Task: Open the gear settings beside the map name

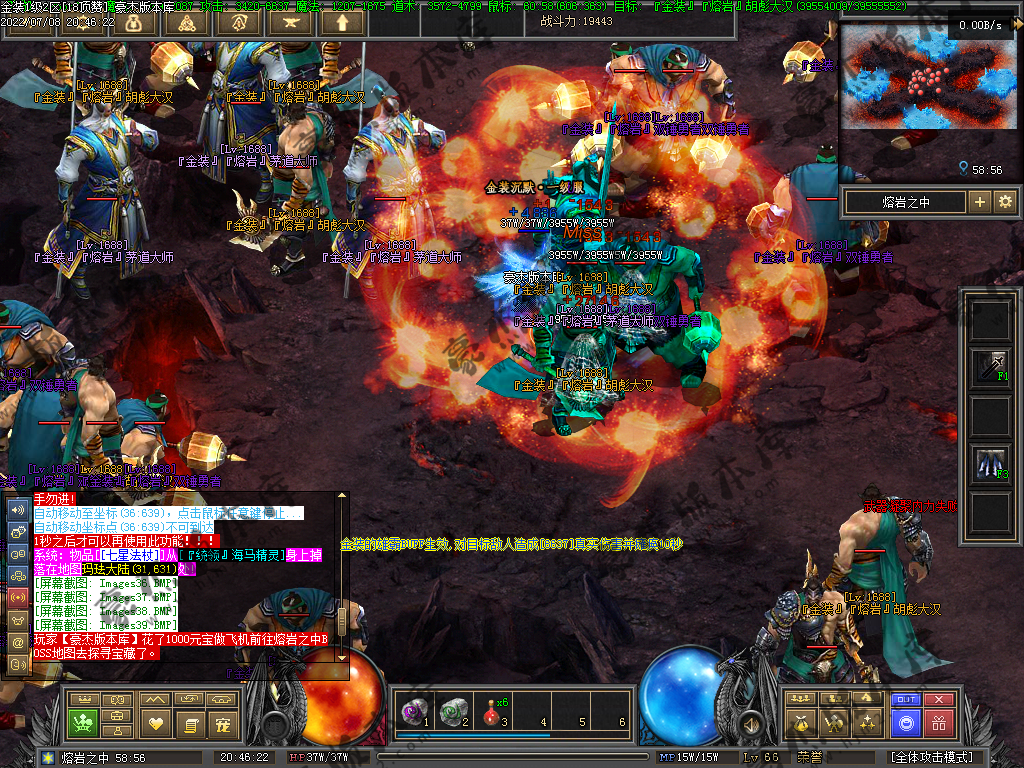Action: click(1005, 202)
